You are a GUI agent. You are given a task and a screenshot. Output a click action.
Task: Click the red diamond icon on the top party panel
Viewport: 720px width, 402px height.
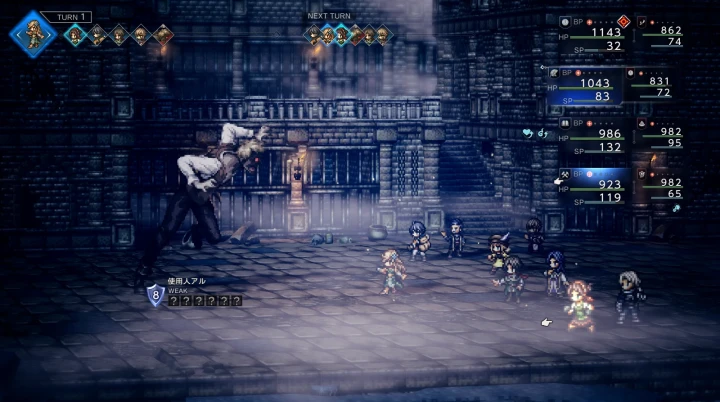[x=623, y=20]
